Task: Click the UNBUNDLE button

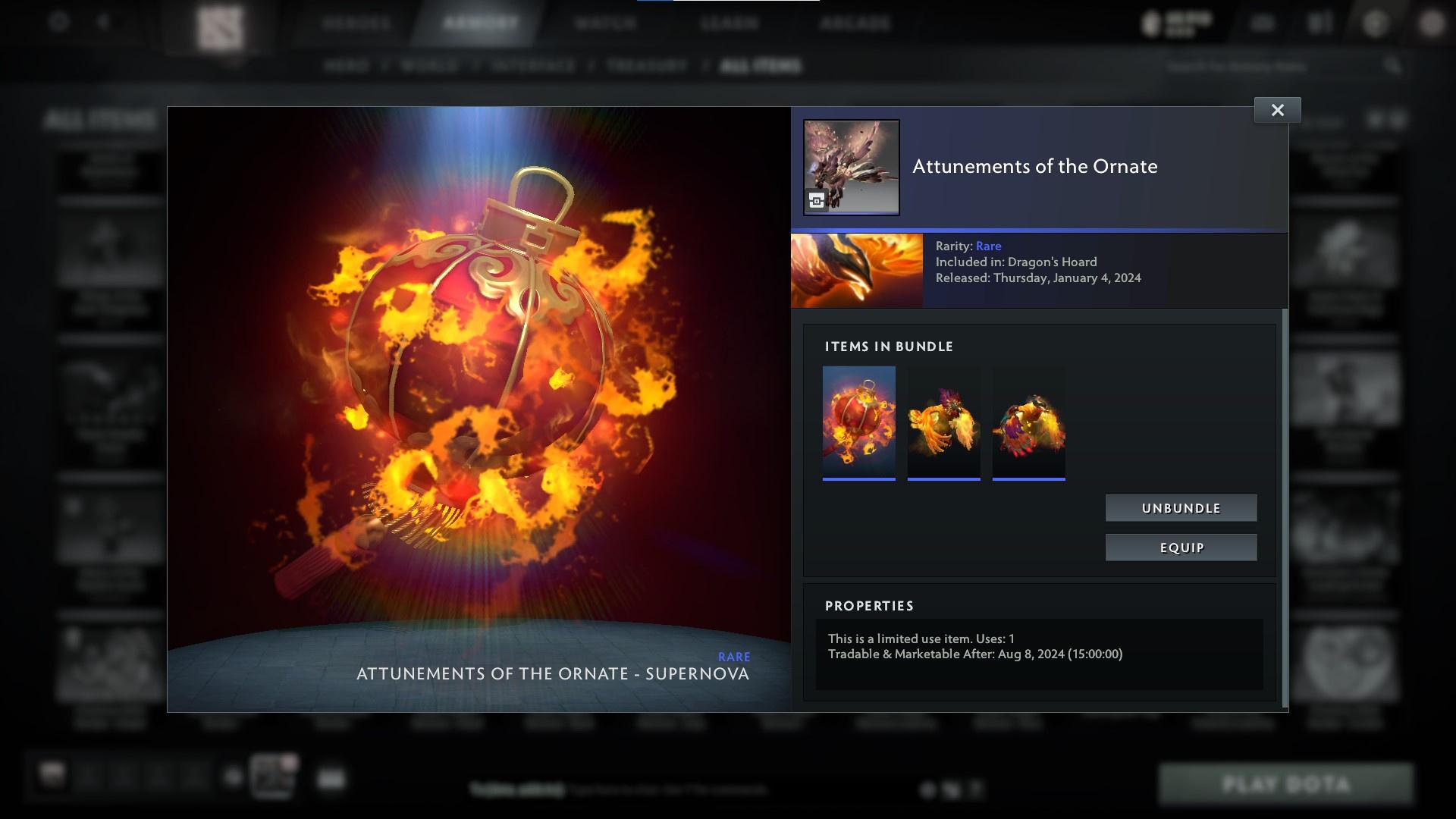Action: [1180, 508]
